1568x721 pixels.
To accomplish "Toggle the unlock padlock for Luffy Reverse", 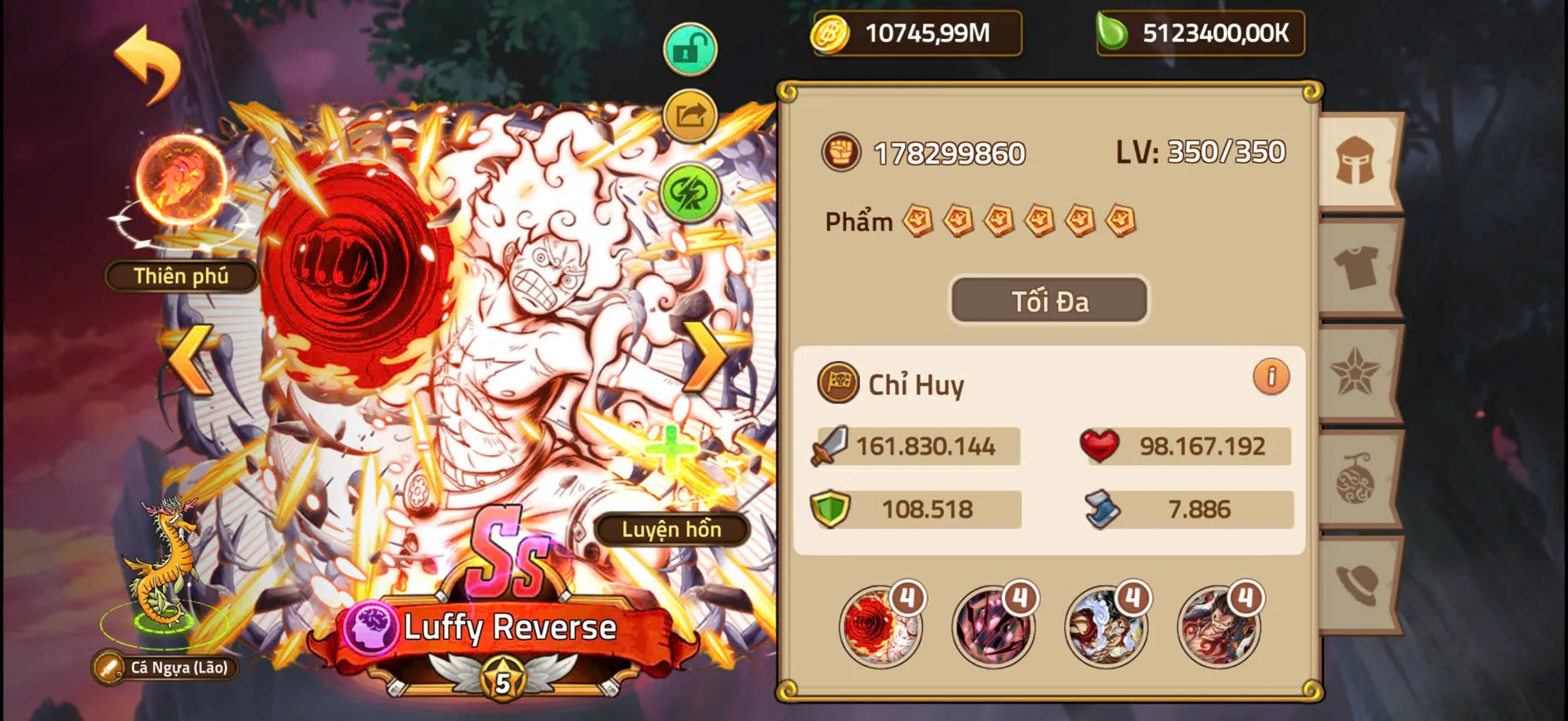I will pyautogui.click(x=688, y=48).
